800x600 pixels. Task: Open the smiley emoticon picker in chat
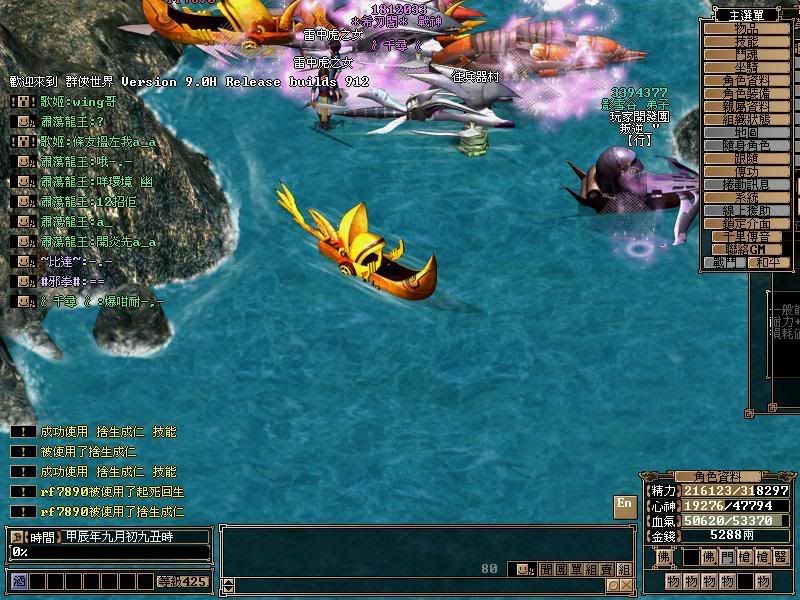point(522,569)
